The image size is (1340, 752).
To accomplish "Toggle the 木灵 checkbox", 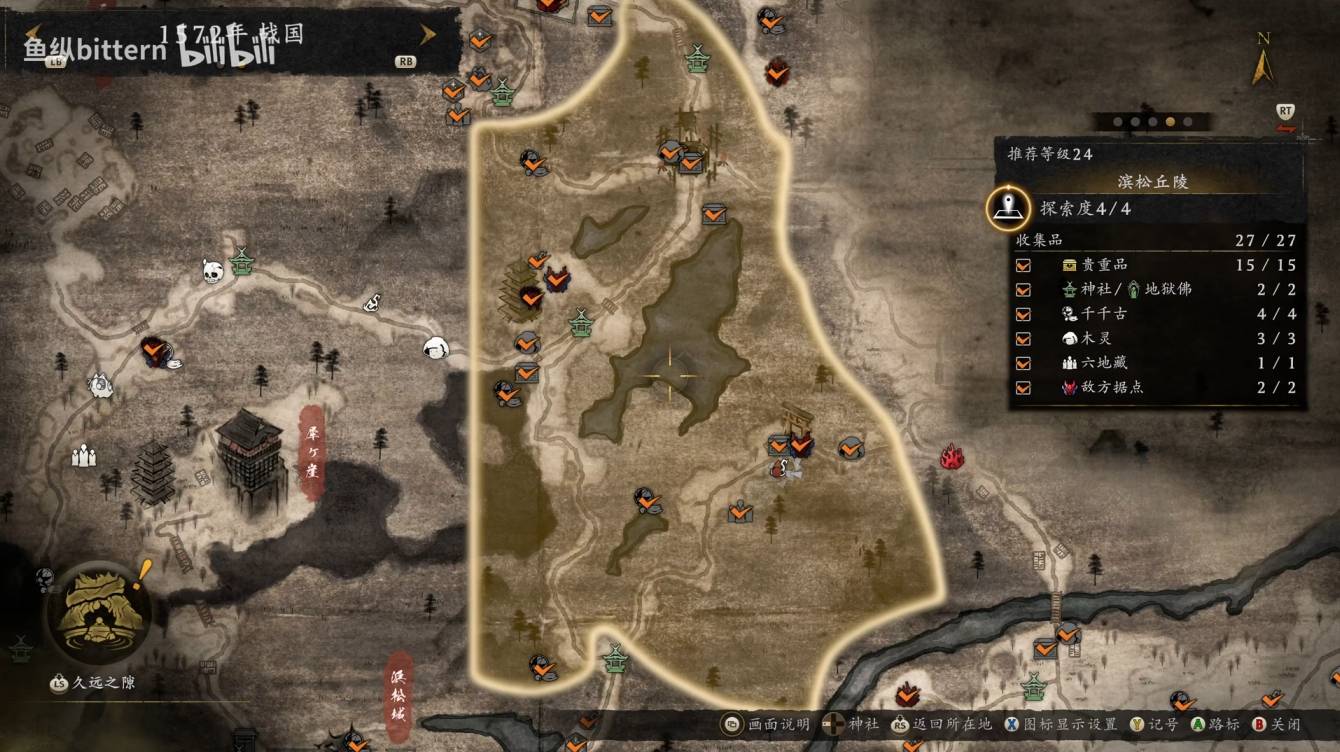I will click(x=1023, y=339).
